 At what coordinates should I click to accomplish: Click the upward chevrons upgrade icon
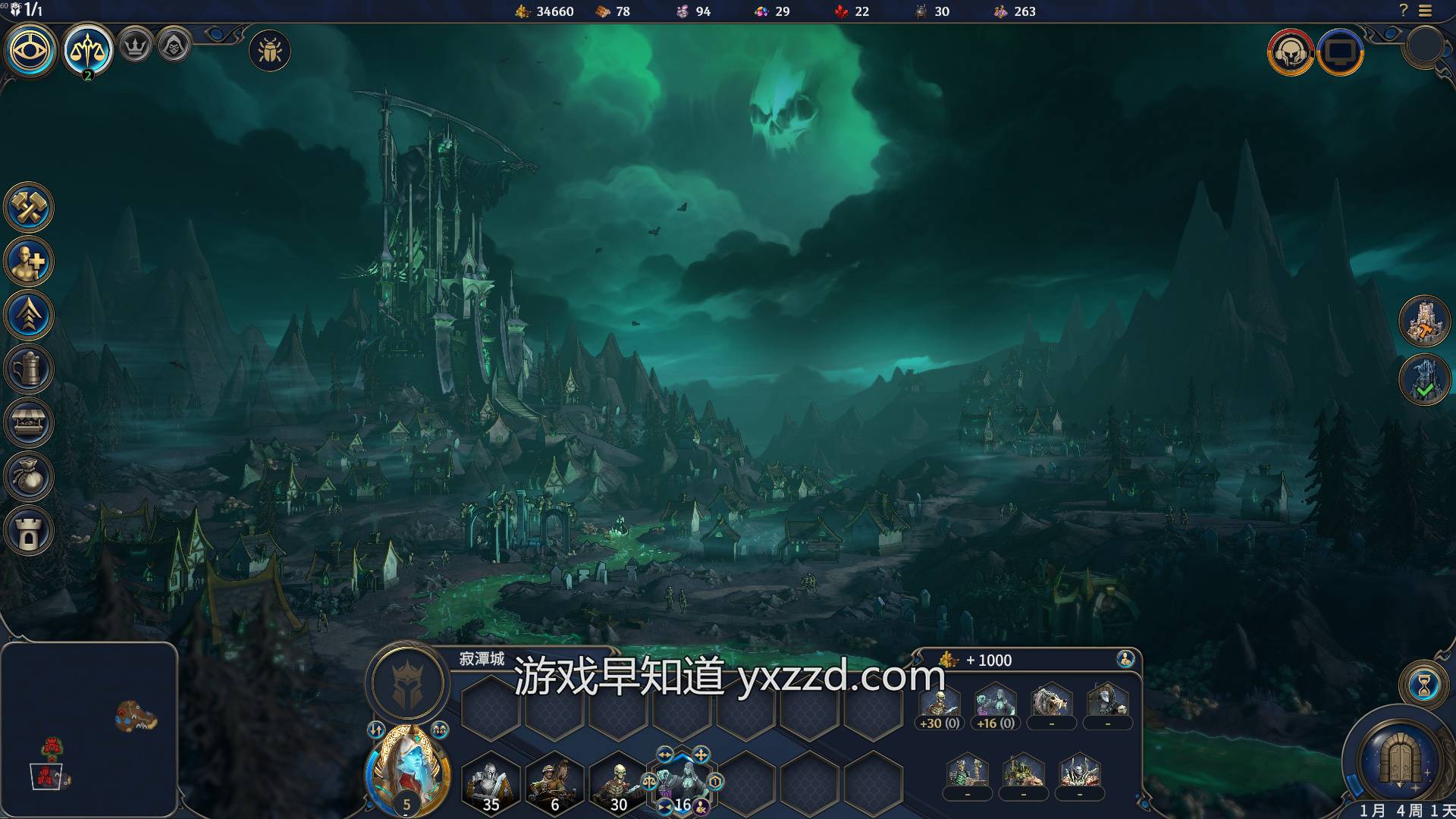[29, 315]
